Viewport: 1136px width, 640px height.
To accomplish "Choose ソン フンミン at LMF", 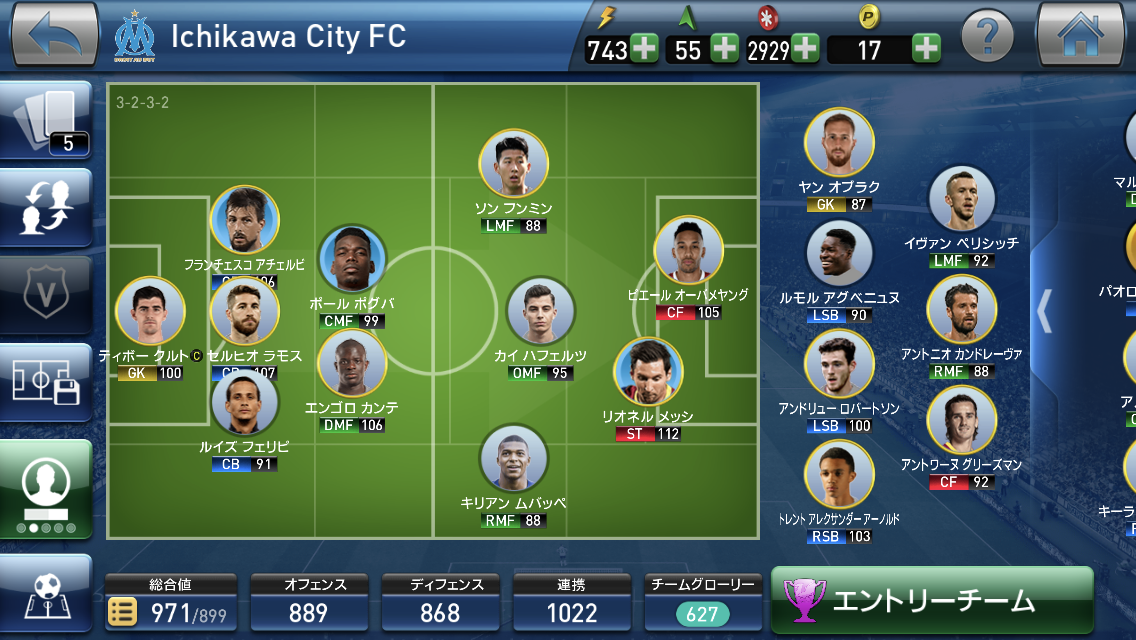I will pos(513,164).
